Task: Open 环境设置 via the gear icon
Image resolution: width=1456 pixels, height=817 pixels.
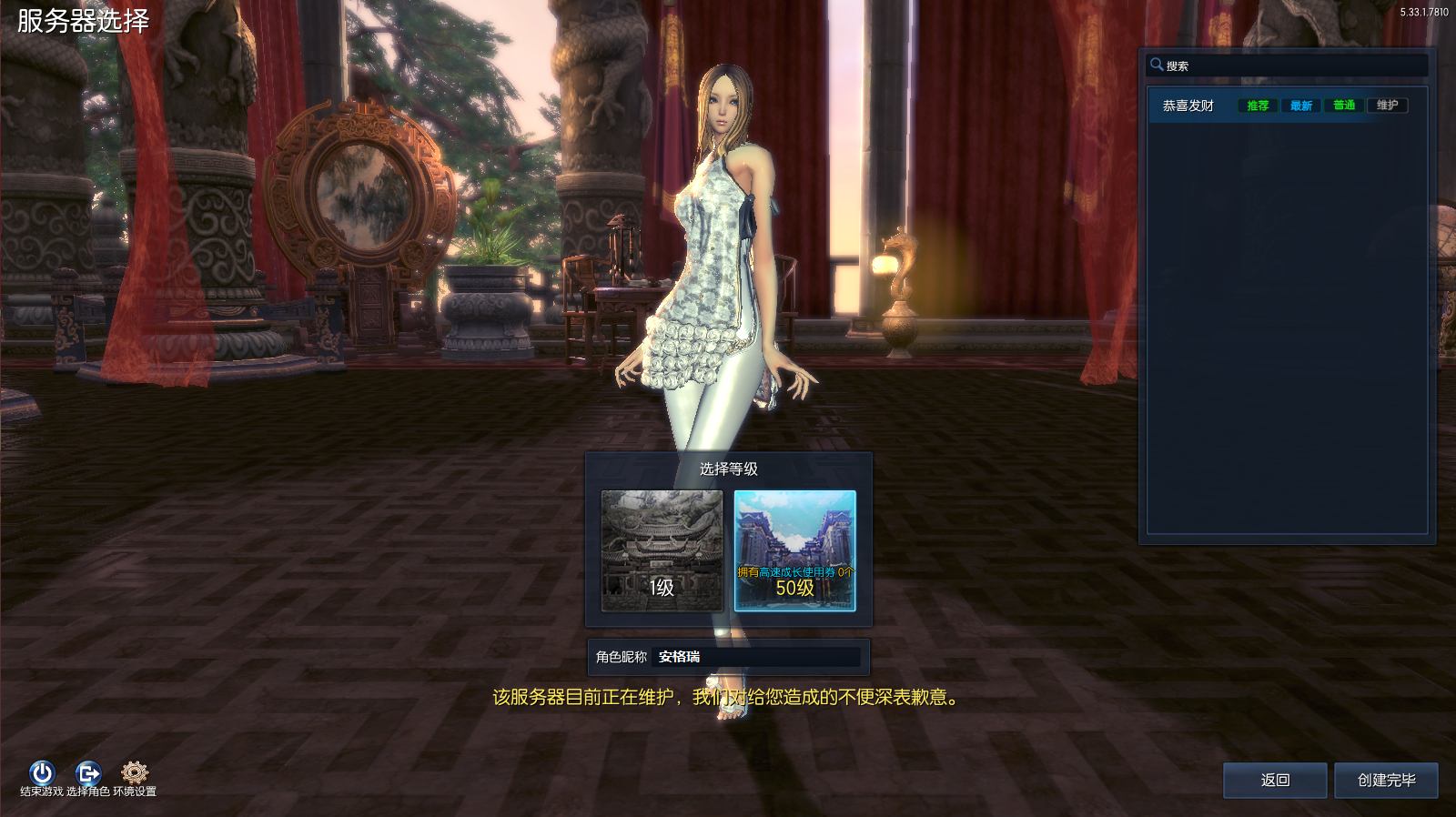Action: (135, 772)
